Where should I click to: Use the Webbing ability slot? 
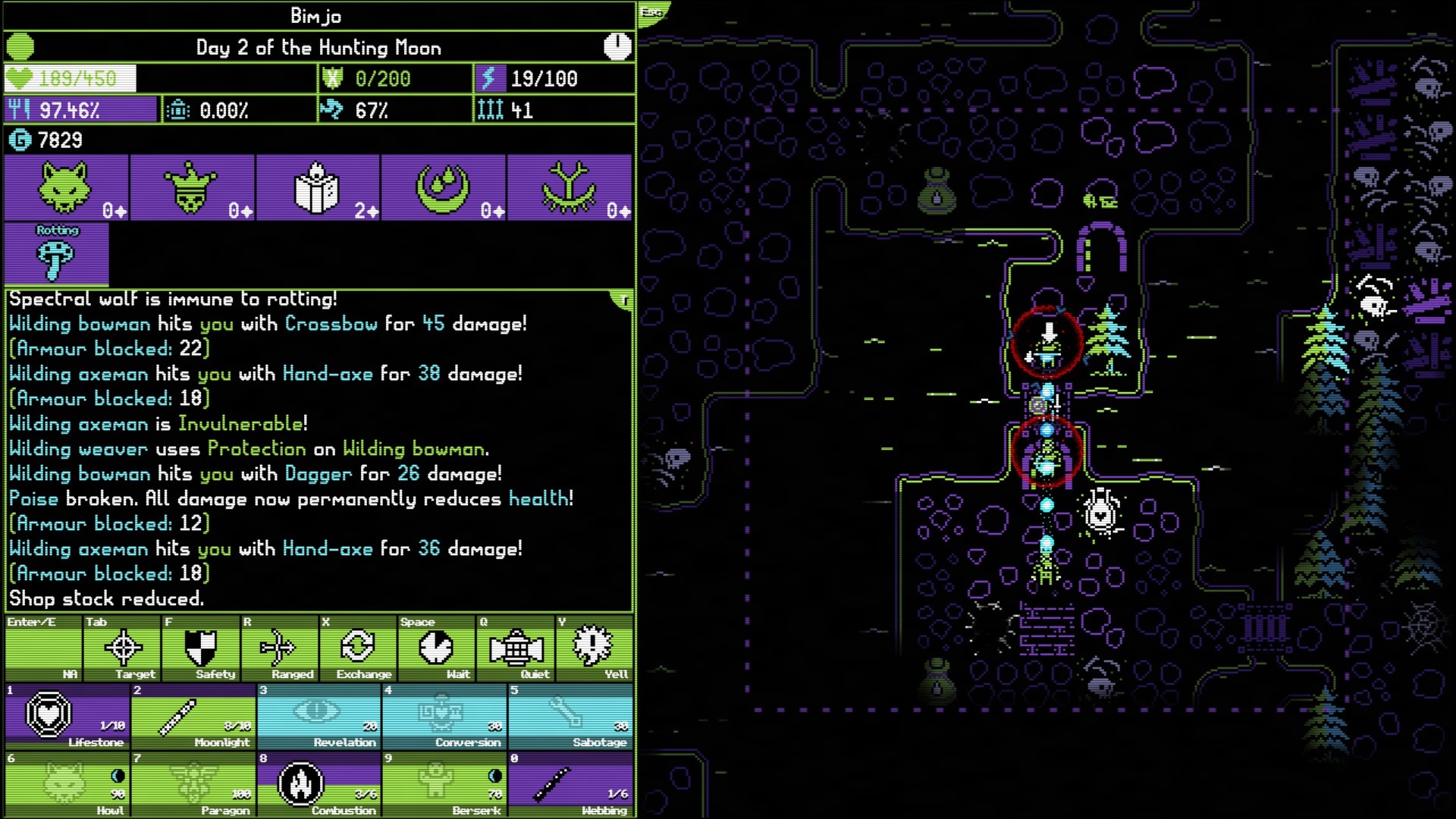(x=570, y=784)
